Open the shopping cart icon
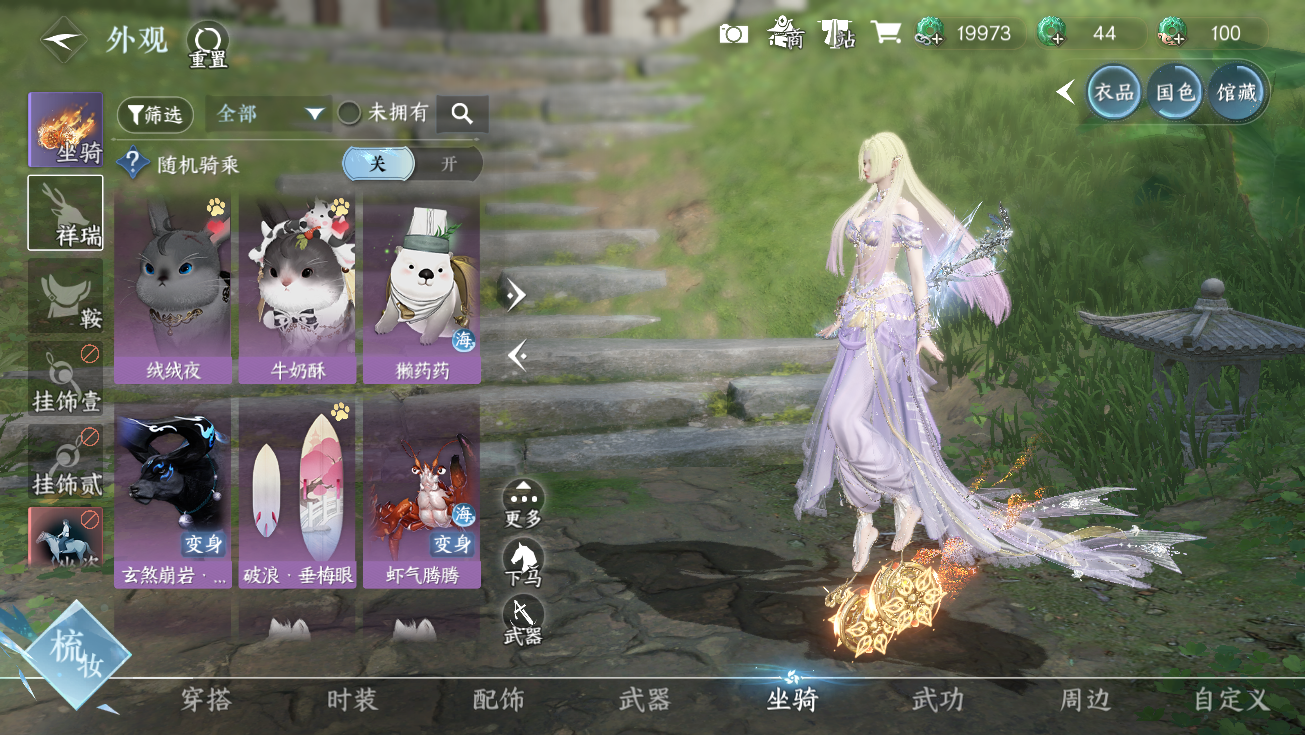This screenshot has height=735, width=1305. [886, 33]
